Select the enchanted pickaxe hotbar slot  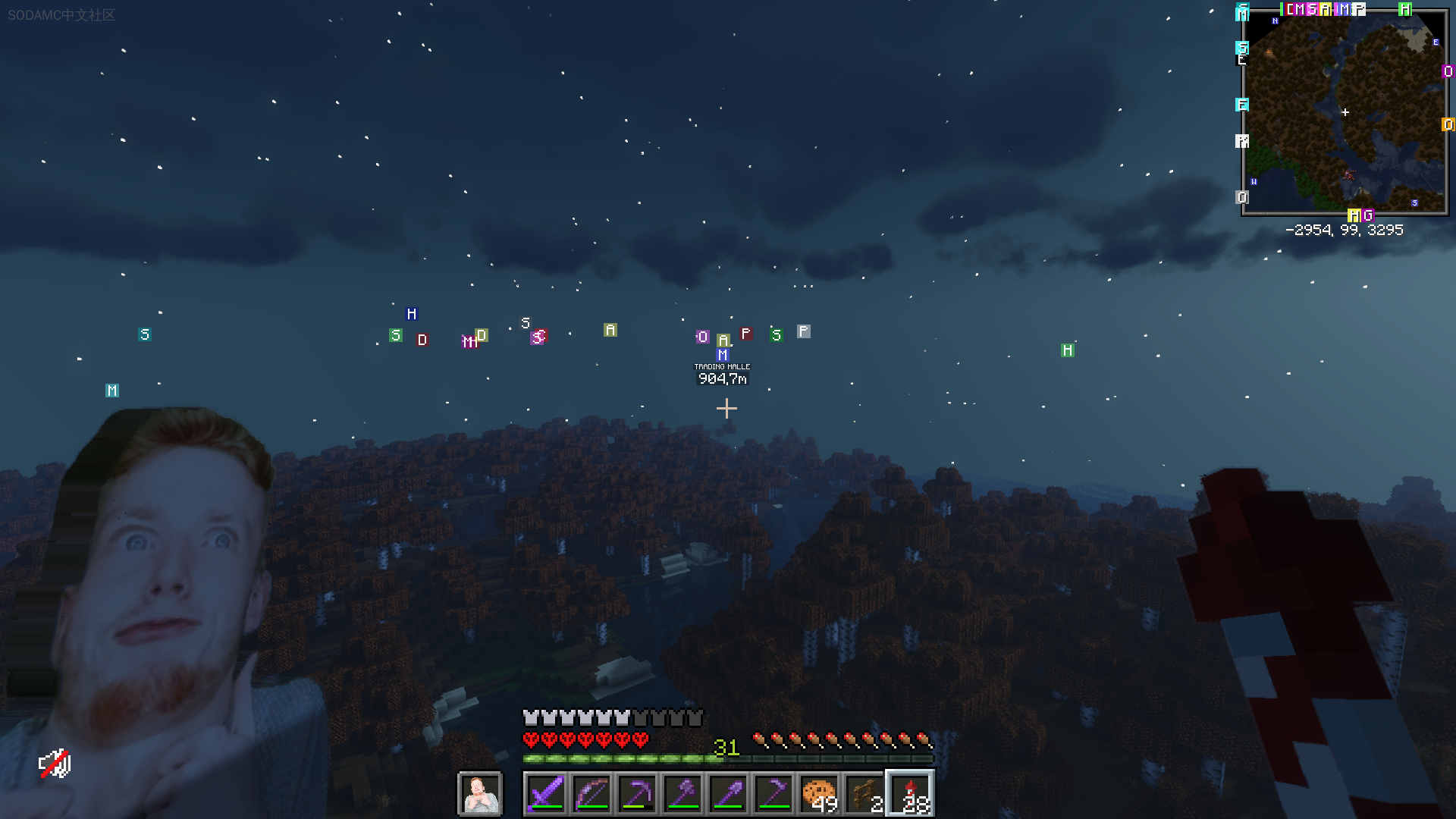point(637,794)
